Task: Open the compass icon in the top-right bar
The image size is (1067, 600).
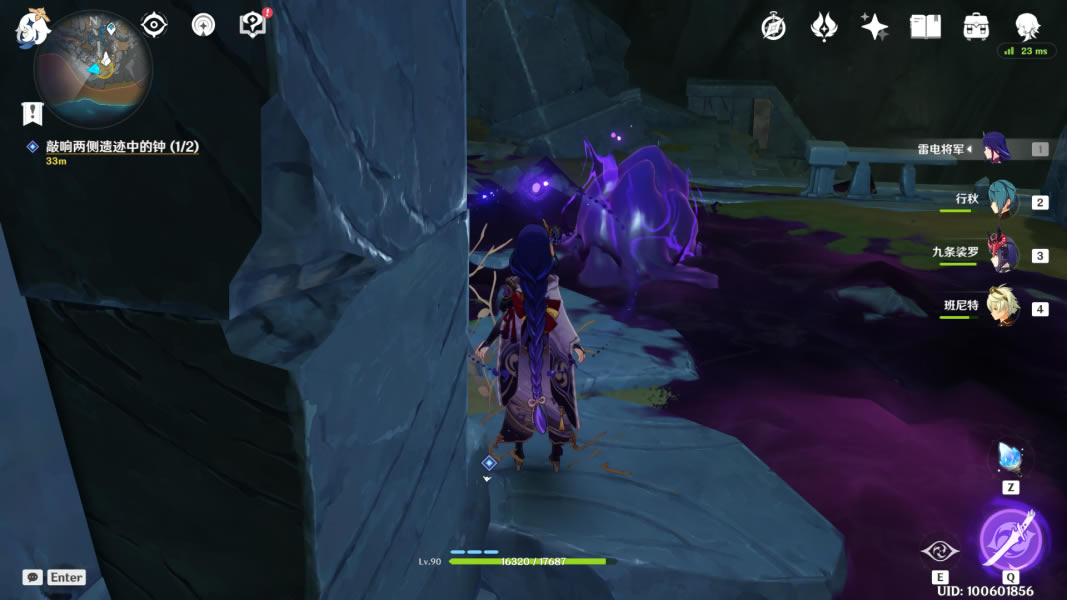Action: pos(773,27)
